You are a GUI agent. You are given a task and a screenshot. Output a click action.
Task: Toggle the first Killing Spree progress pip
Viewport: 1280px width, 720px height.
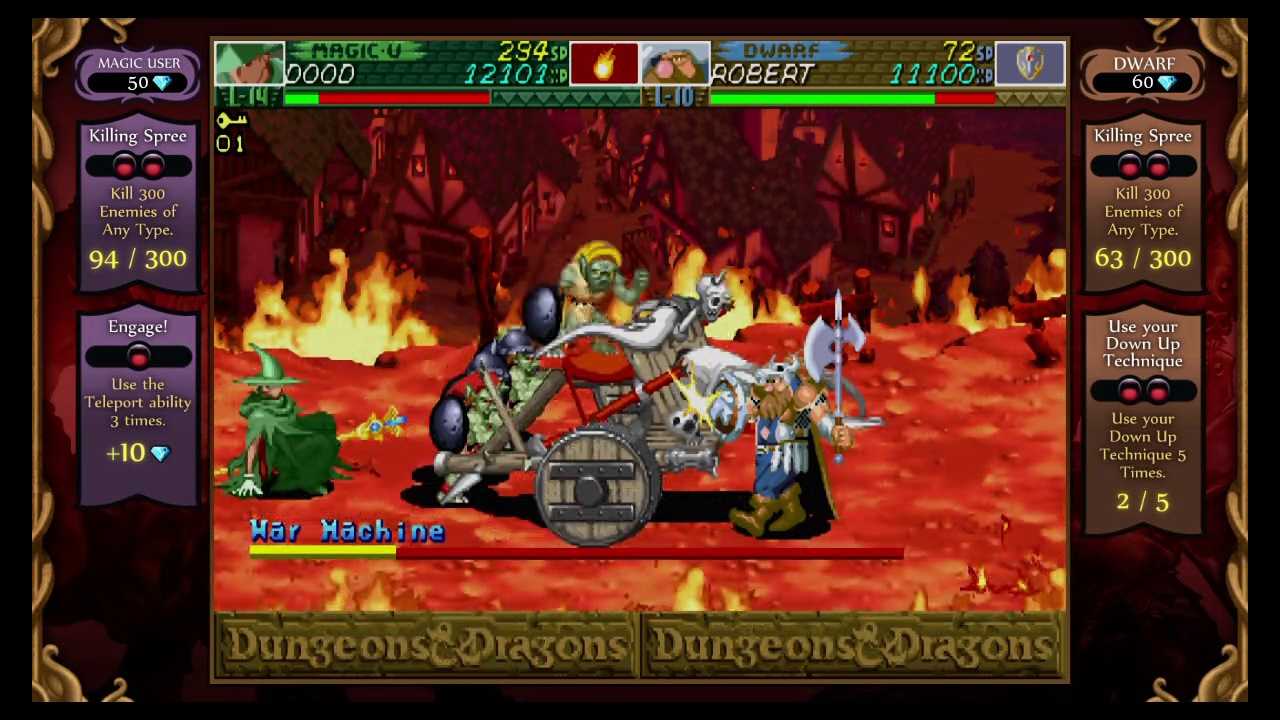point(122,168)
